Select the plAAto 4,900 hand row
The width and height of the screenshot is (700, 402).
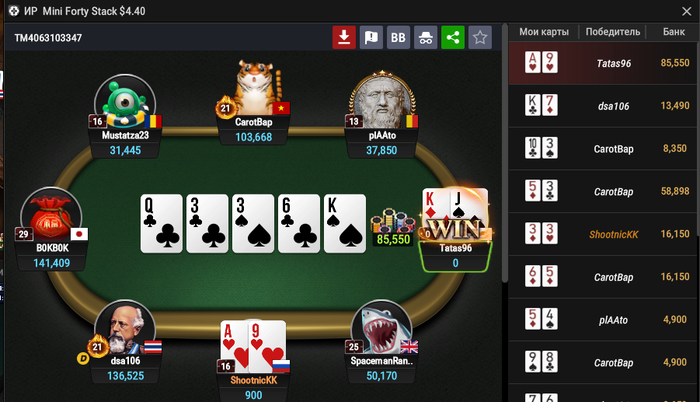[x=603, y=320]
